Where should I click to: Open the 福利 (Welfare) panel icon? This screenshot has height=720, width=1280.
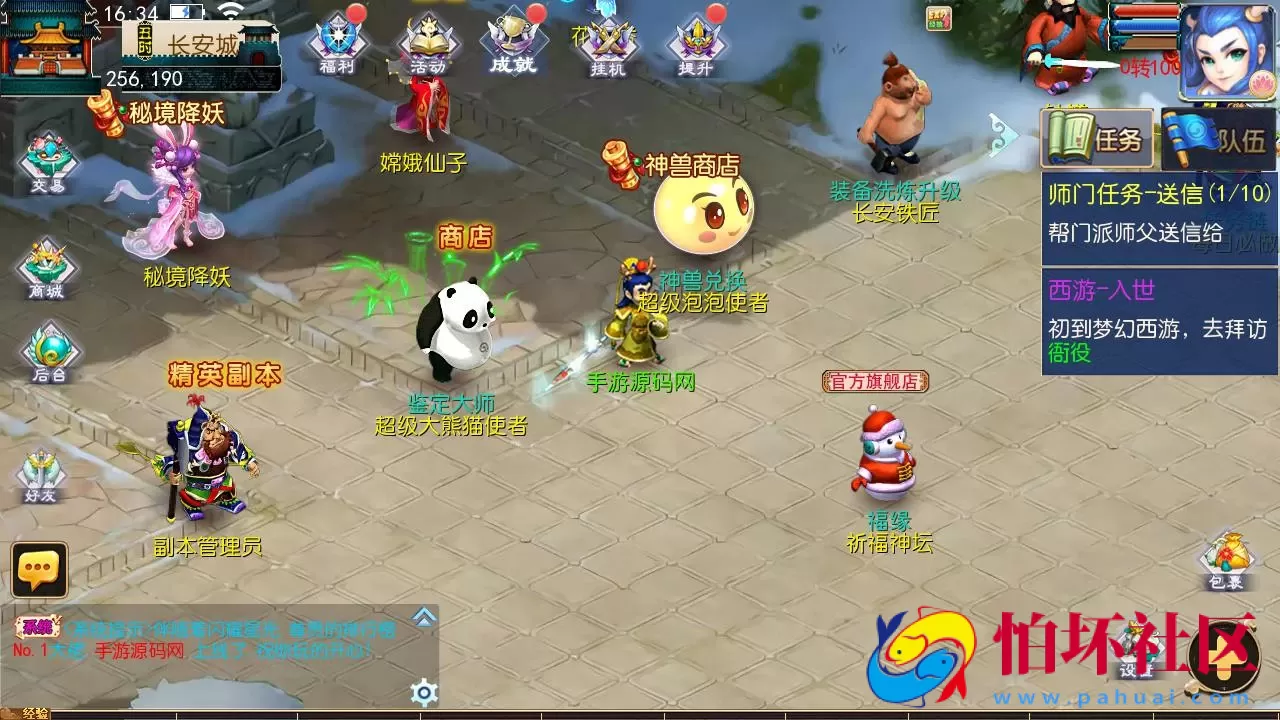pos(339,40)
